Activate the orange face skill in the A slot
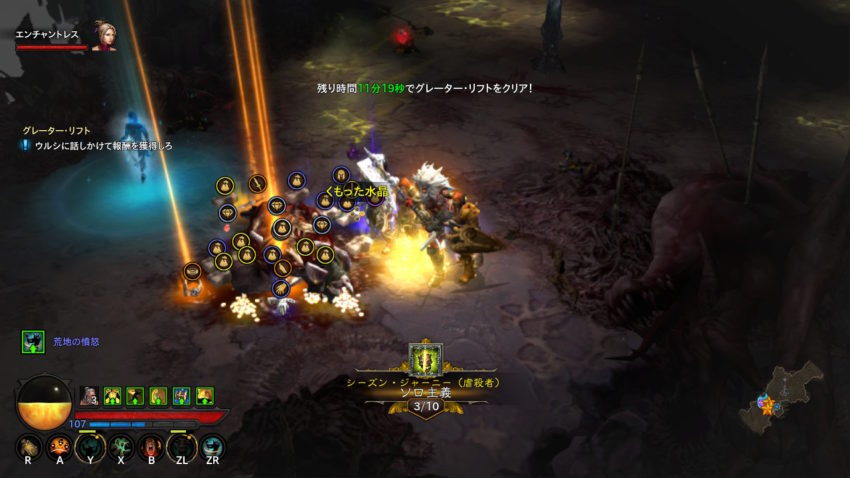Screen dimensions: 850x478 (60, 446)
